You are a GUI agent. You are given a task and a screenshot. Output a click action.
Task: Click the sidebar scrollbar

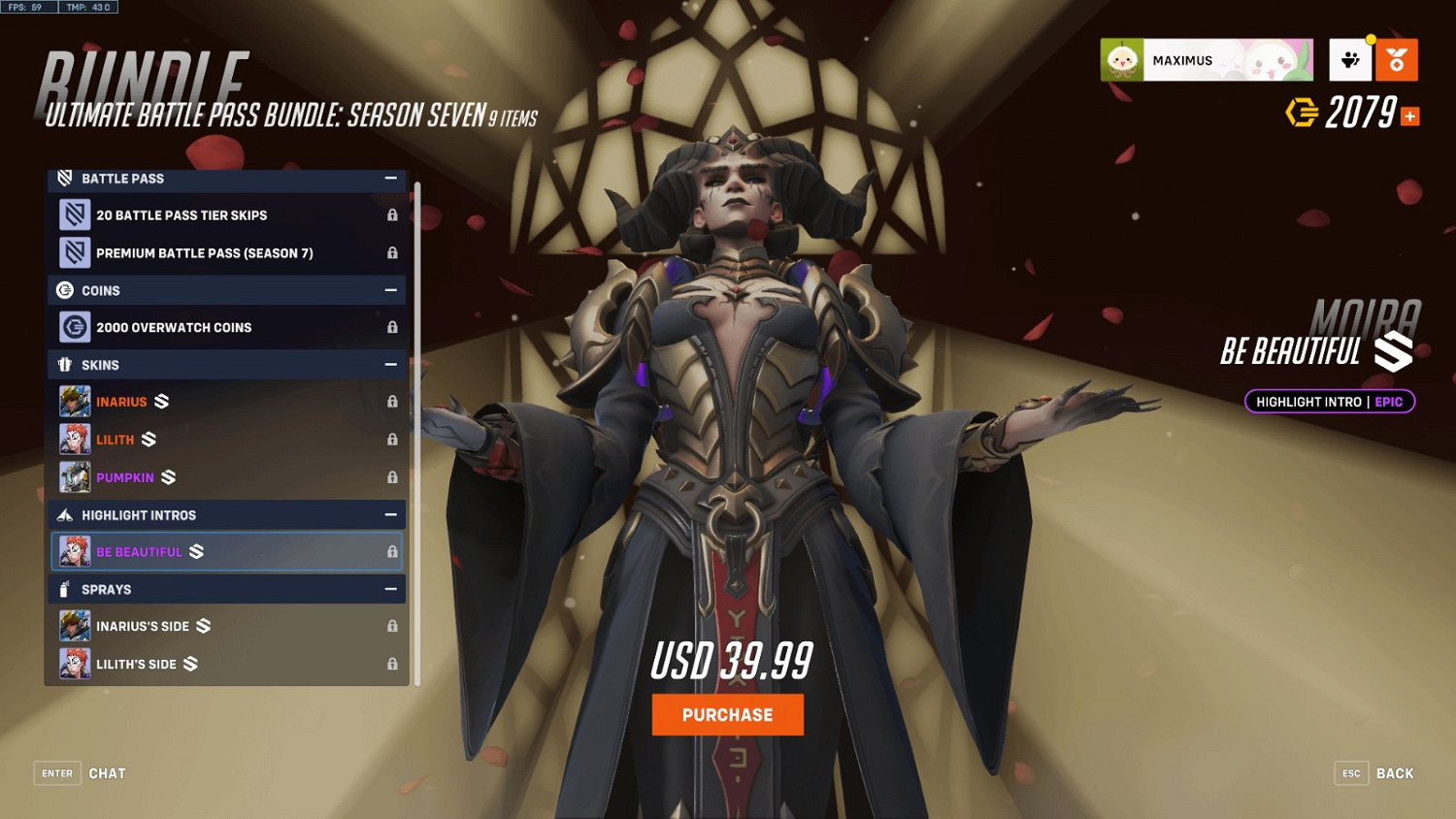415,427
